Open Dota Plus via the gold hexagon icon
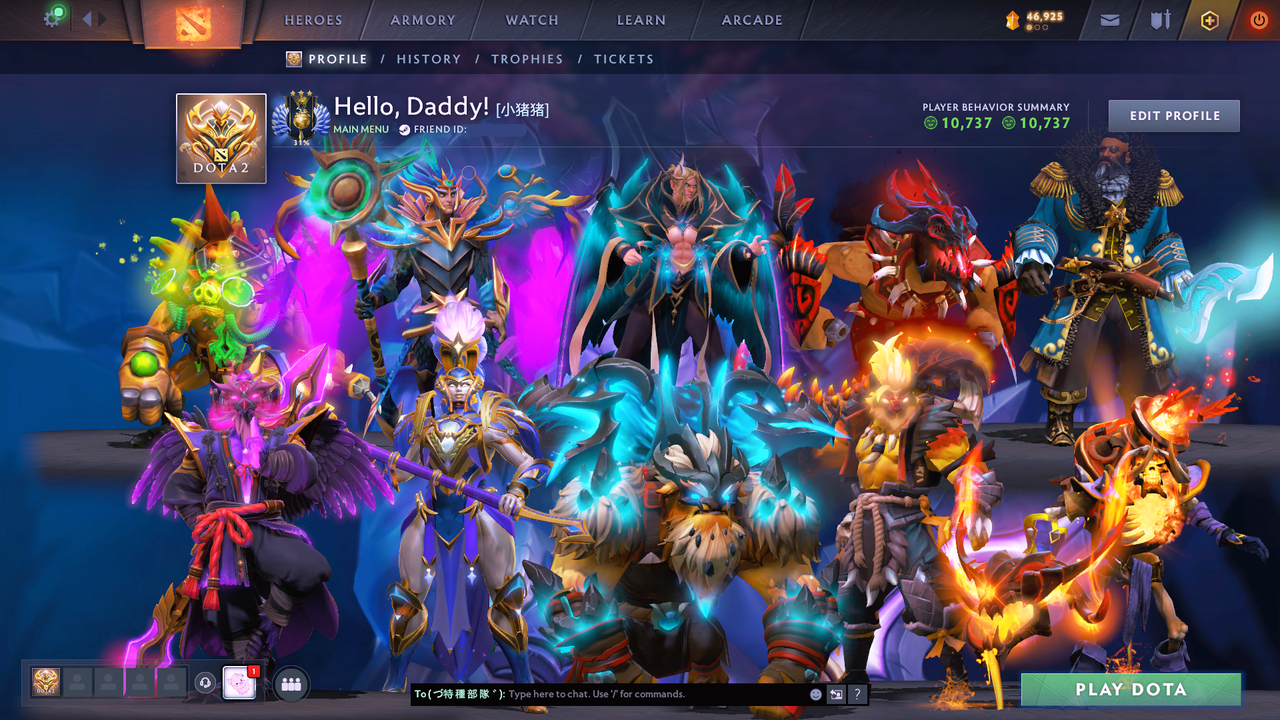This screenshot has height=720, width=1280. pyautogui.click(x=1210, y=20)
